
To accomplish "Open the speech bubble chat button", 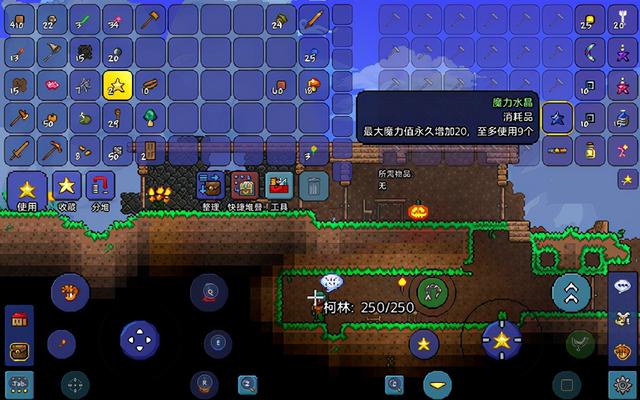I will point(622,283).
